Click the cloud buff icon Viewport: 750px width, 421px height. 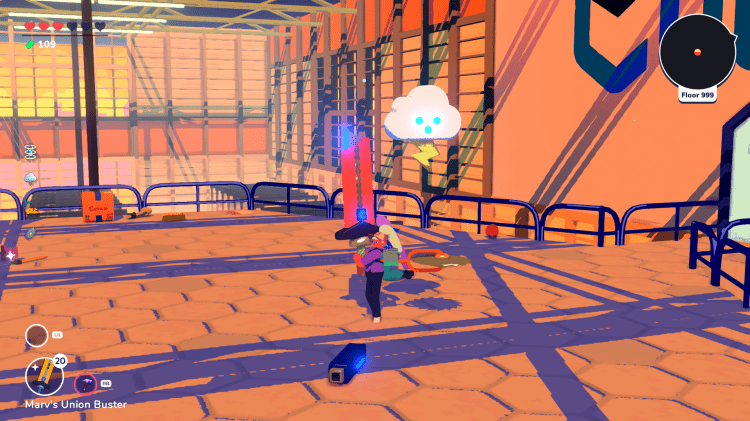click(x=31, y=178)
